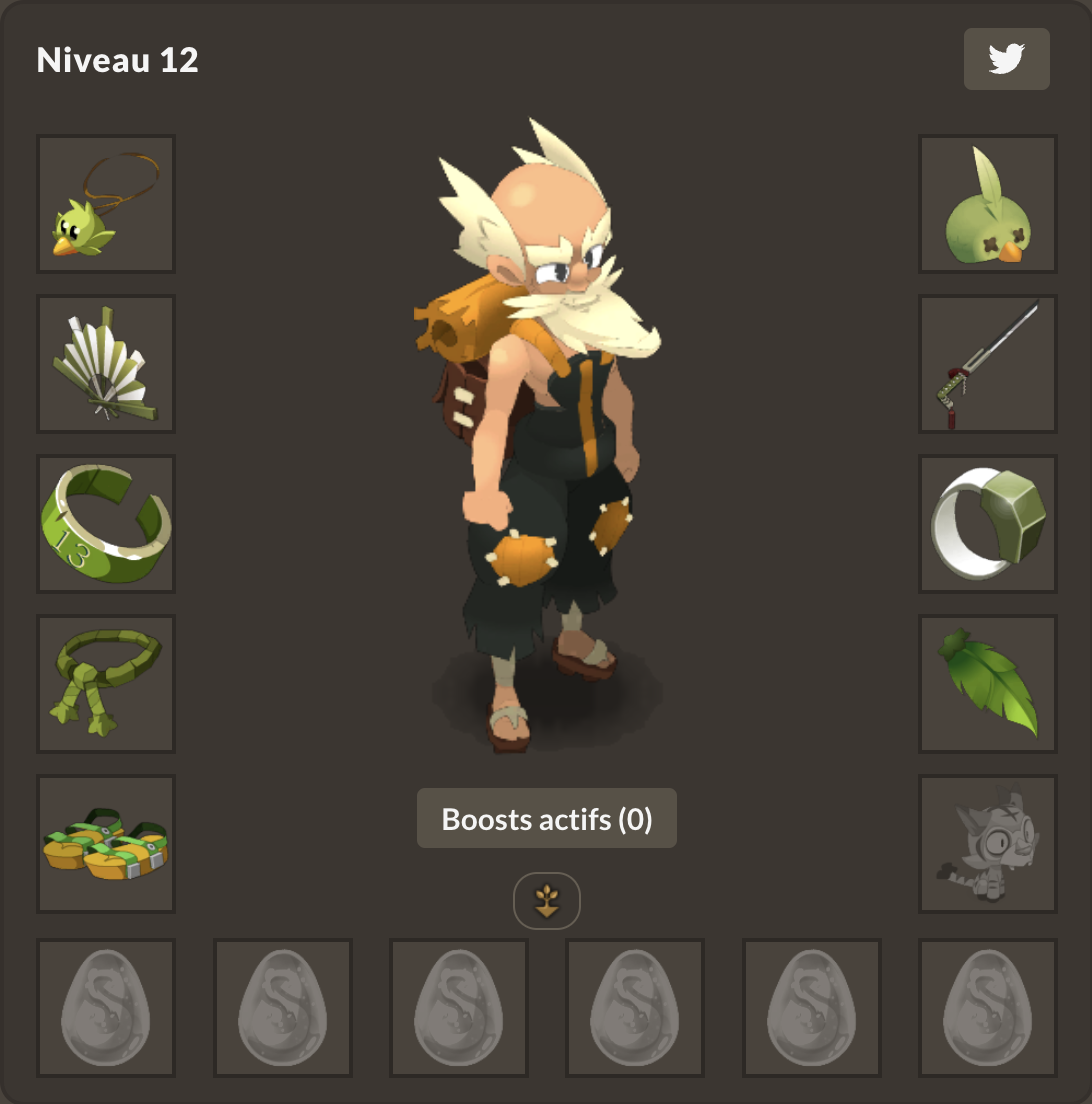Select the green bird amulet slot
This screenshot has height=1104, width=1092.
(x=106, y=204)
